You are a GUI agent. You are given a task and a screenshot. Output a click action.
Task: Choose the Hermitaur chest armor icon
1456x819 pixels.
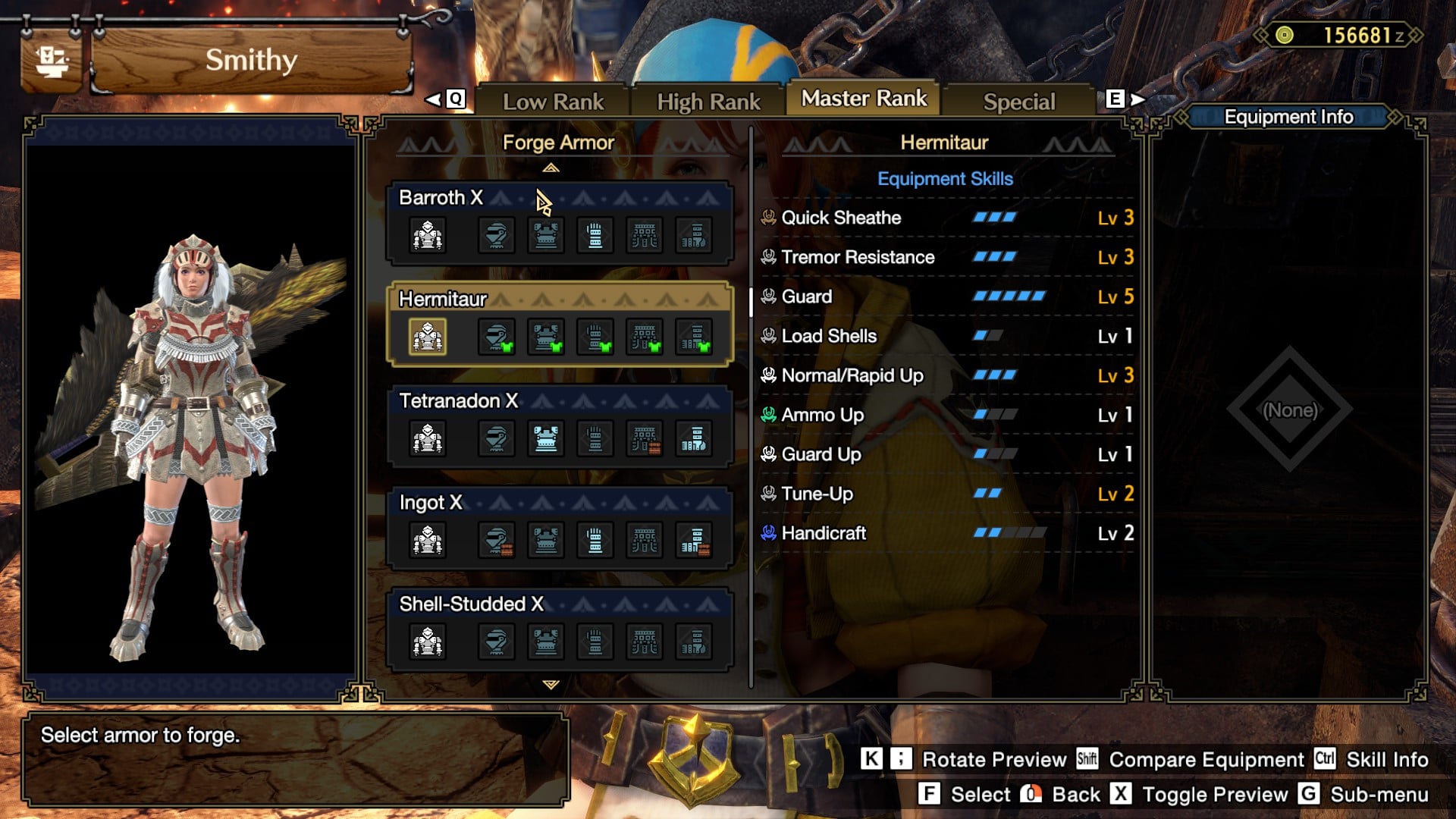point(545,337)
